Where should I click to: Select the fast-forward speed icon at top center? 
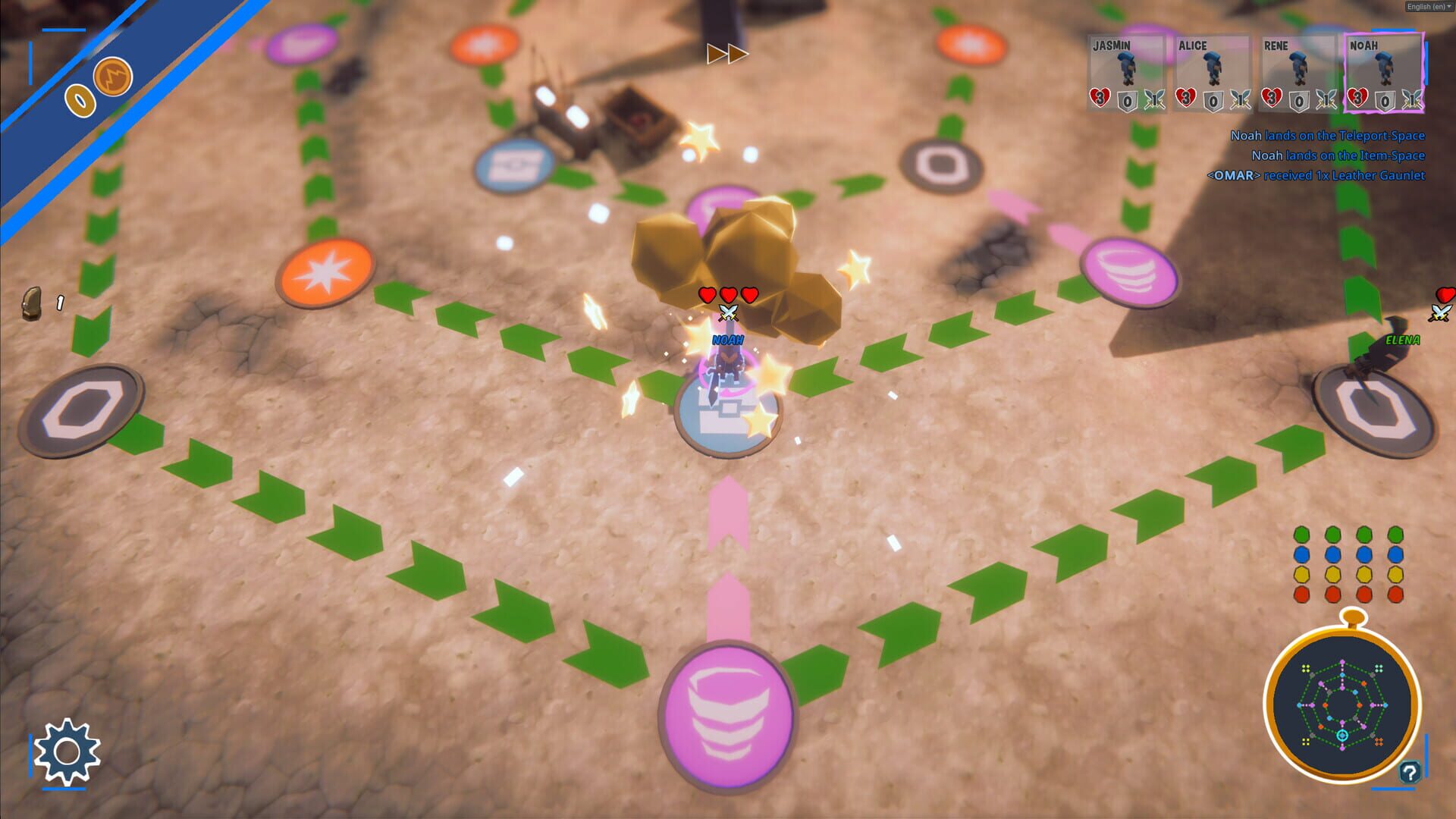click(730, 54)
